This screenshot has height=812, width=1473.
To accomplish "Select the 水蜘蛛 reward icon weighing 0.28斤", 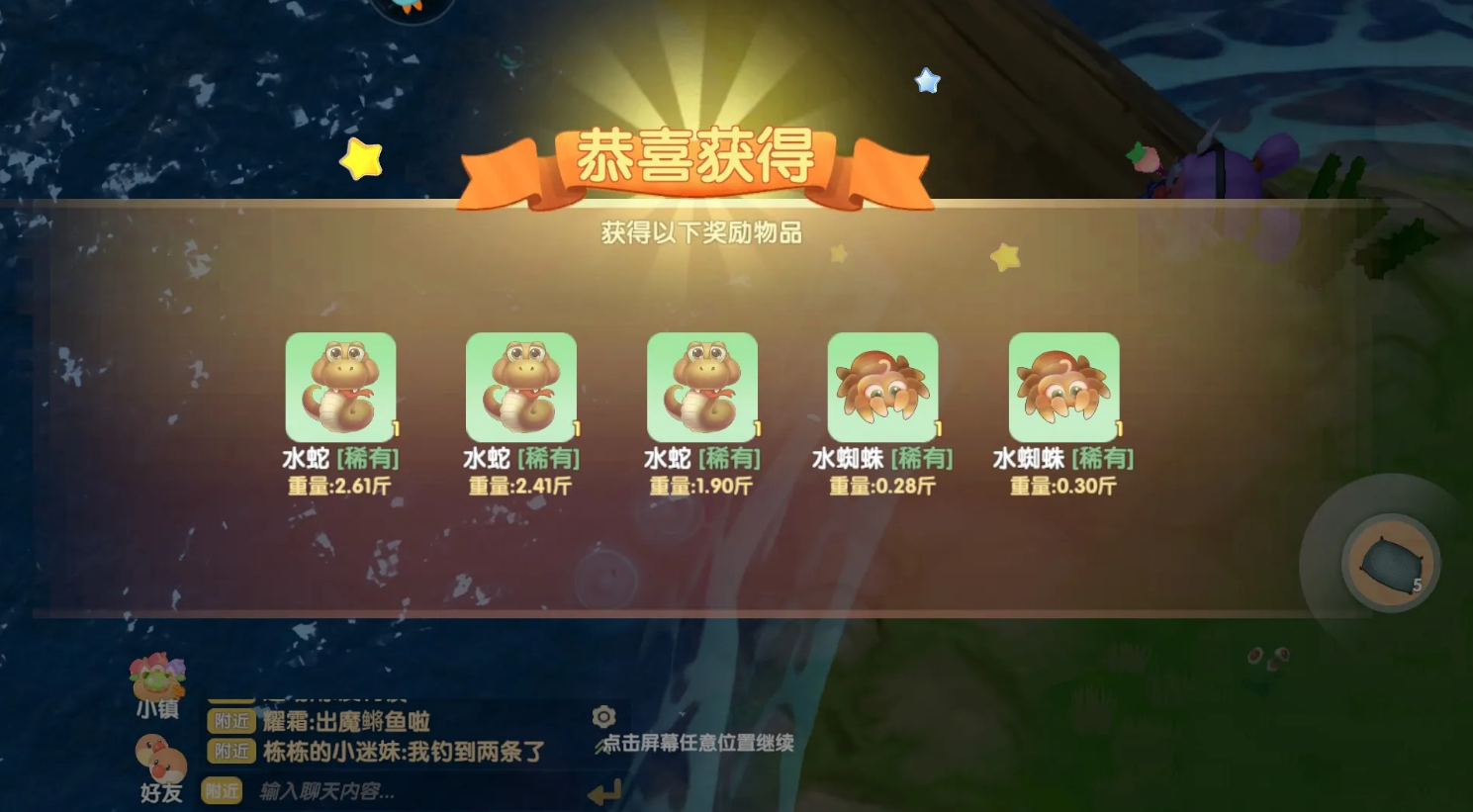I will click(883, 386).
